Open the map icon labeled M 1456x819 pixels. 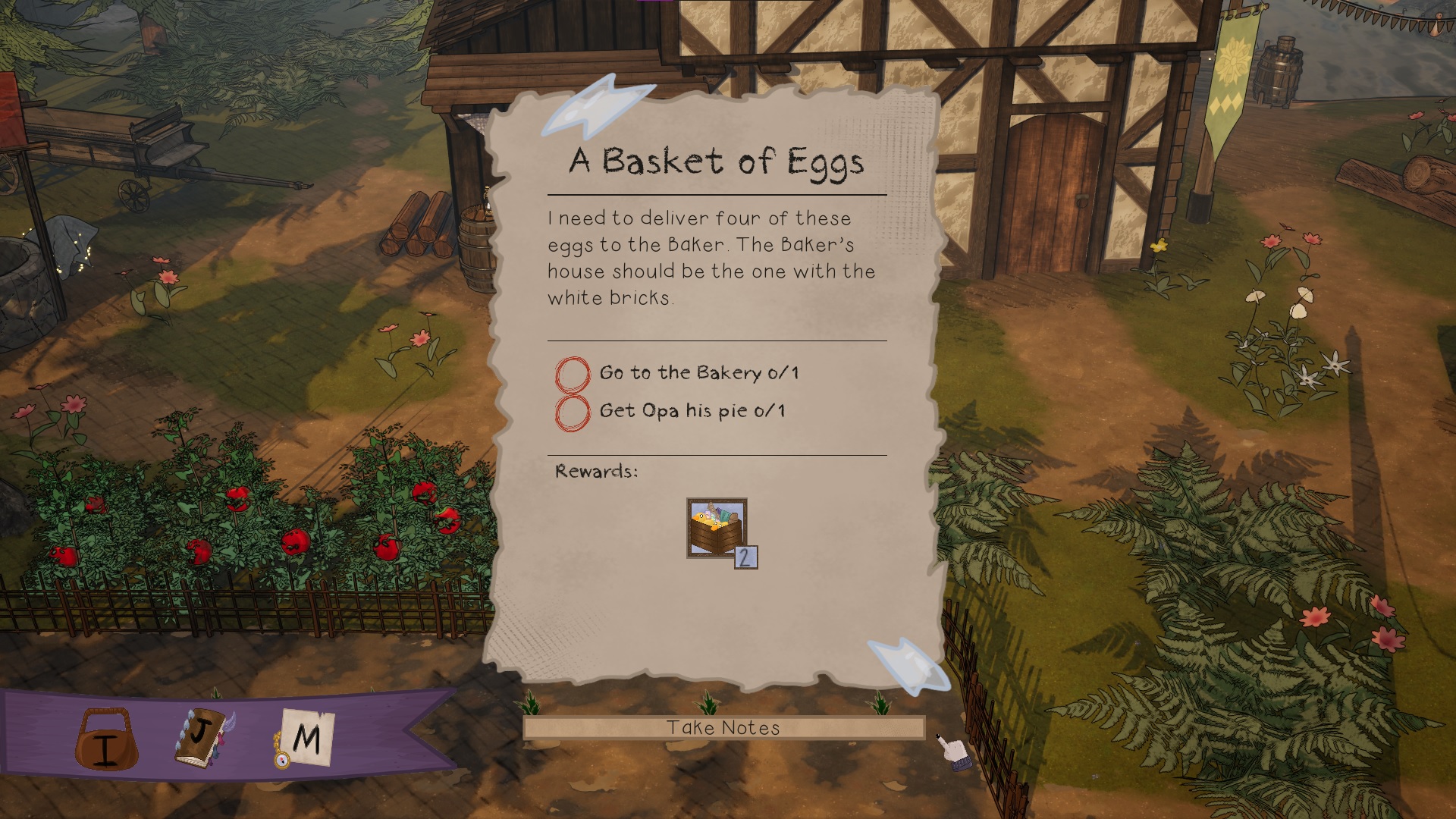(305, 737)
